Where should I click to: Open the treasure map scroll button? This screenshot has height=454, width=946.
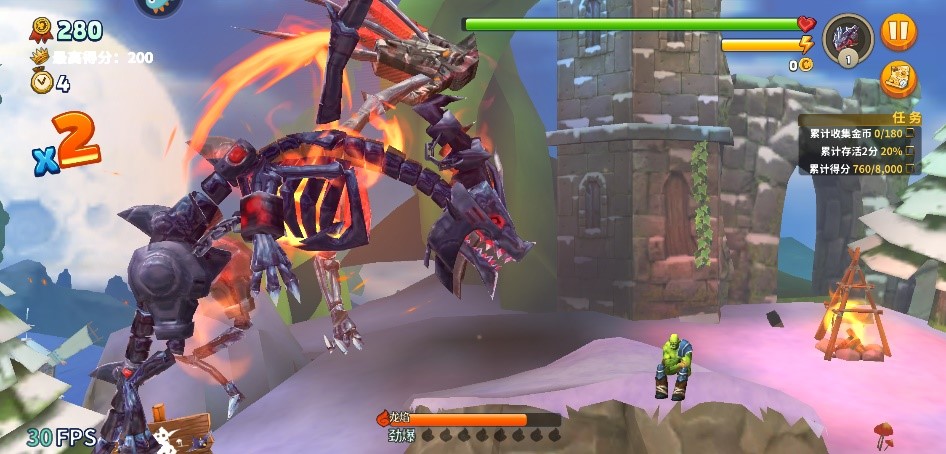(898, 80)
